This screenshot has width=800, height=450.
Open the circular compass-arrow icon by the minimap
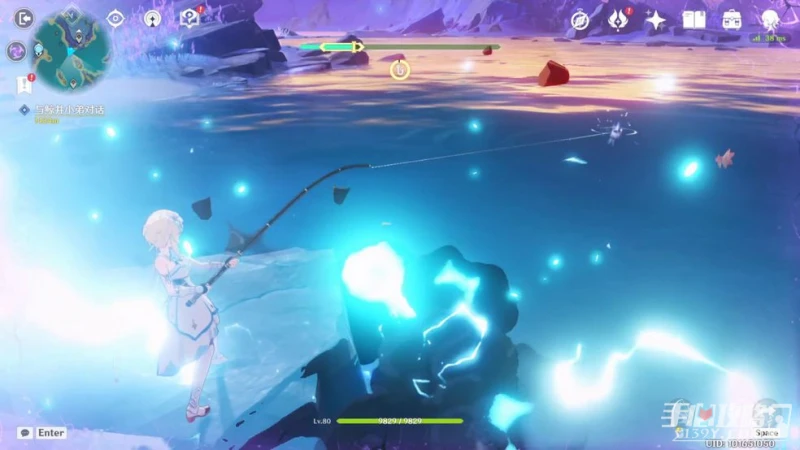(152, 18)
